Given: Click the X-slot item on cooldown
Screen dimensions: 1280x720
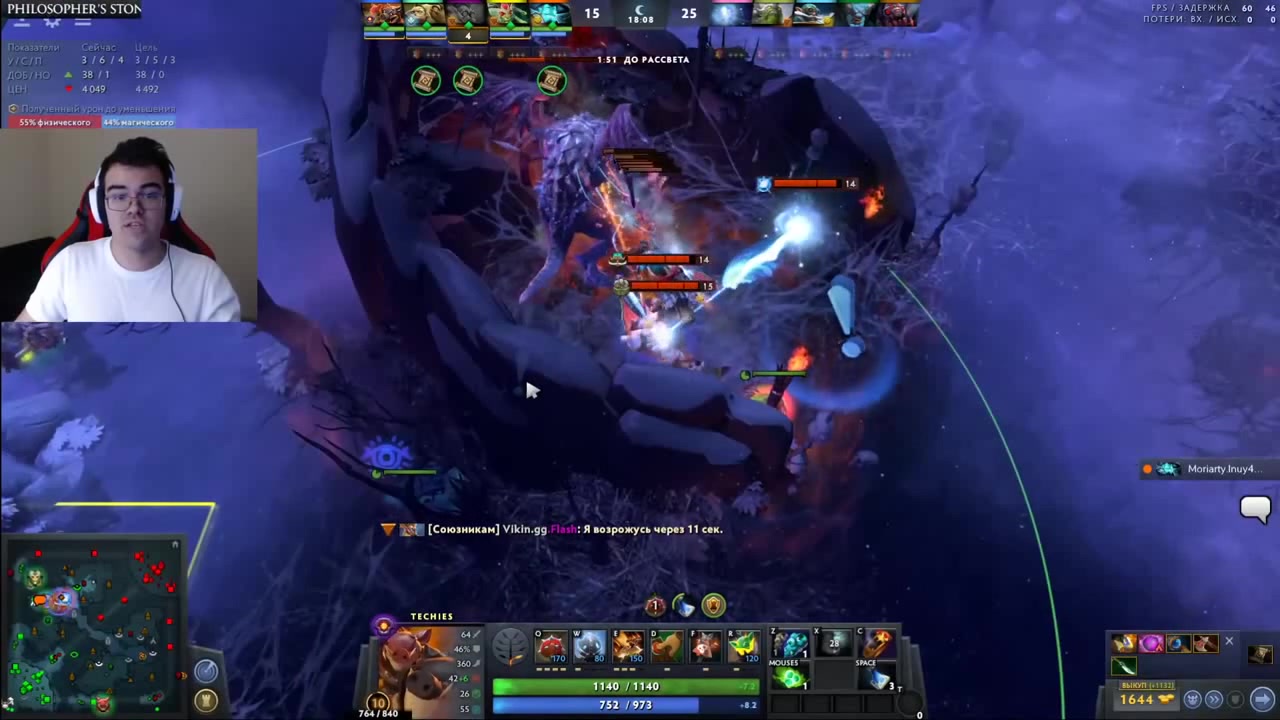Looking at the screenshot, I should pos(834,644).
